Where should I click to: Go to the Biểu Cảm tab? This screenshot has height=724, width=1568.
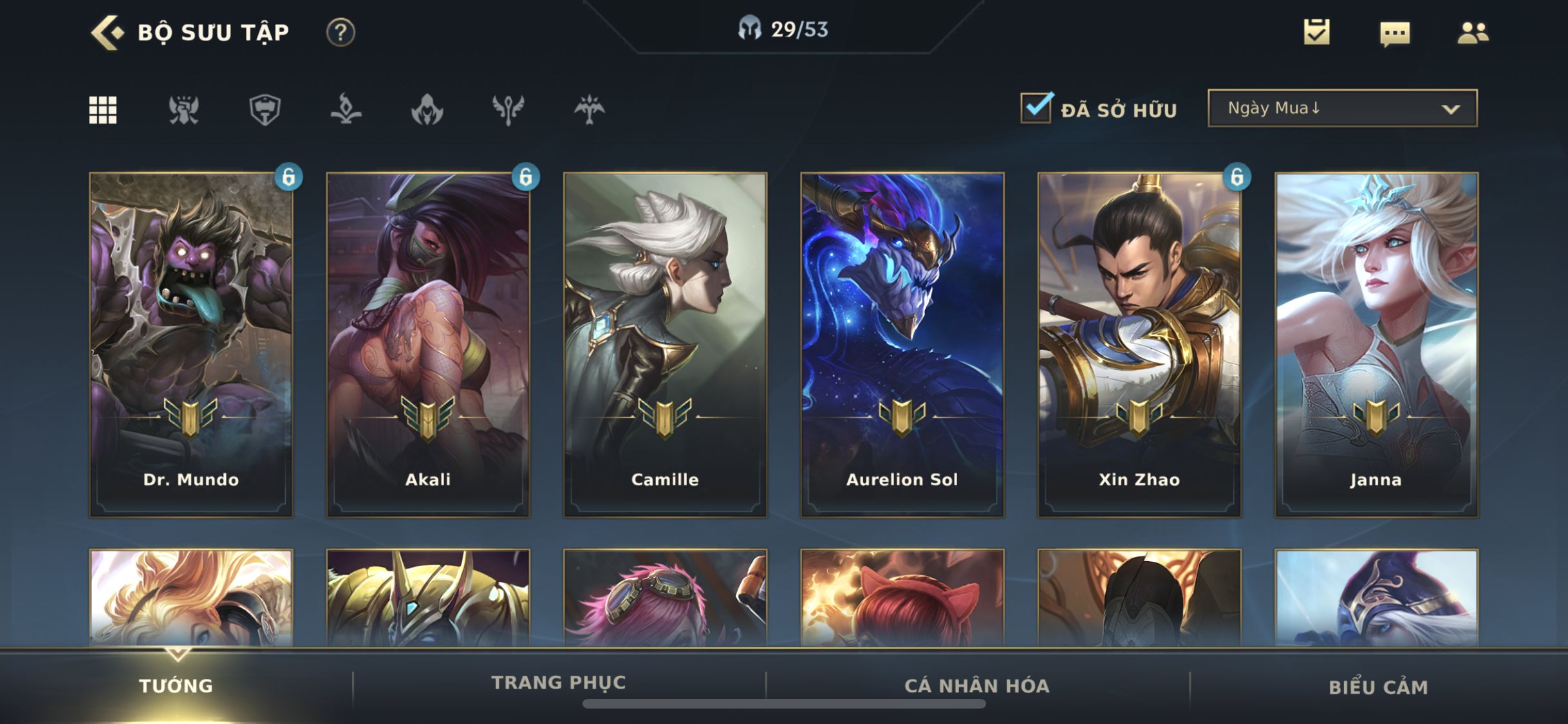click(x=1378, y=687)
